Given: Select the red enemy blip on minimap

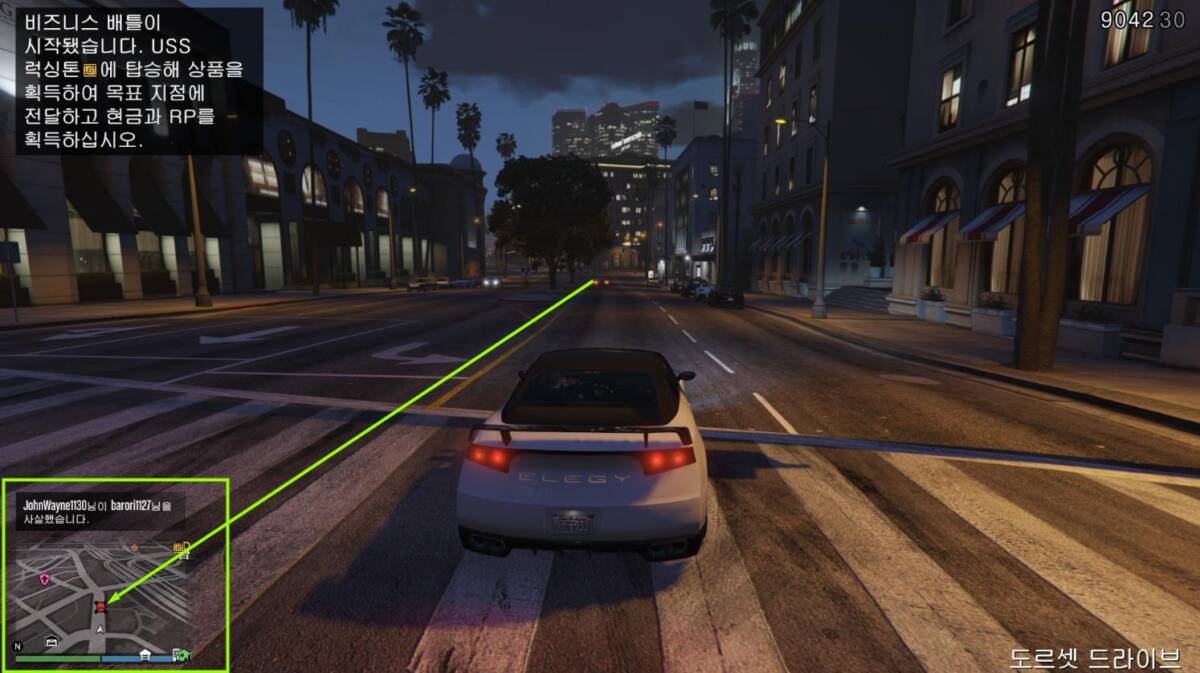Looking at the screenshot, I should [100, 606].
